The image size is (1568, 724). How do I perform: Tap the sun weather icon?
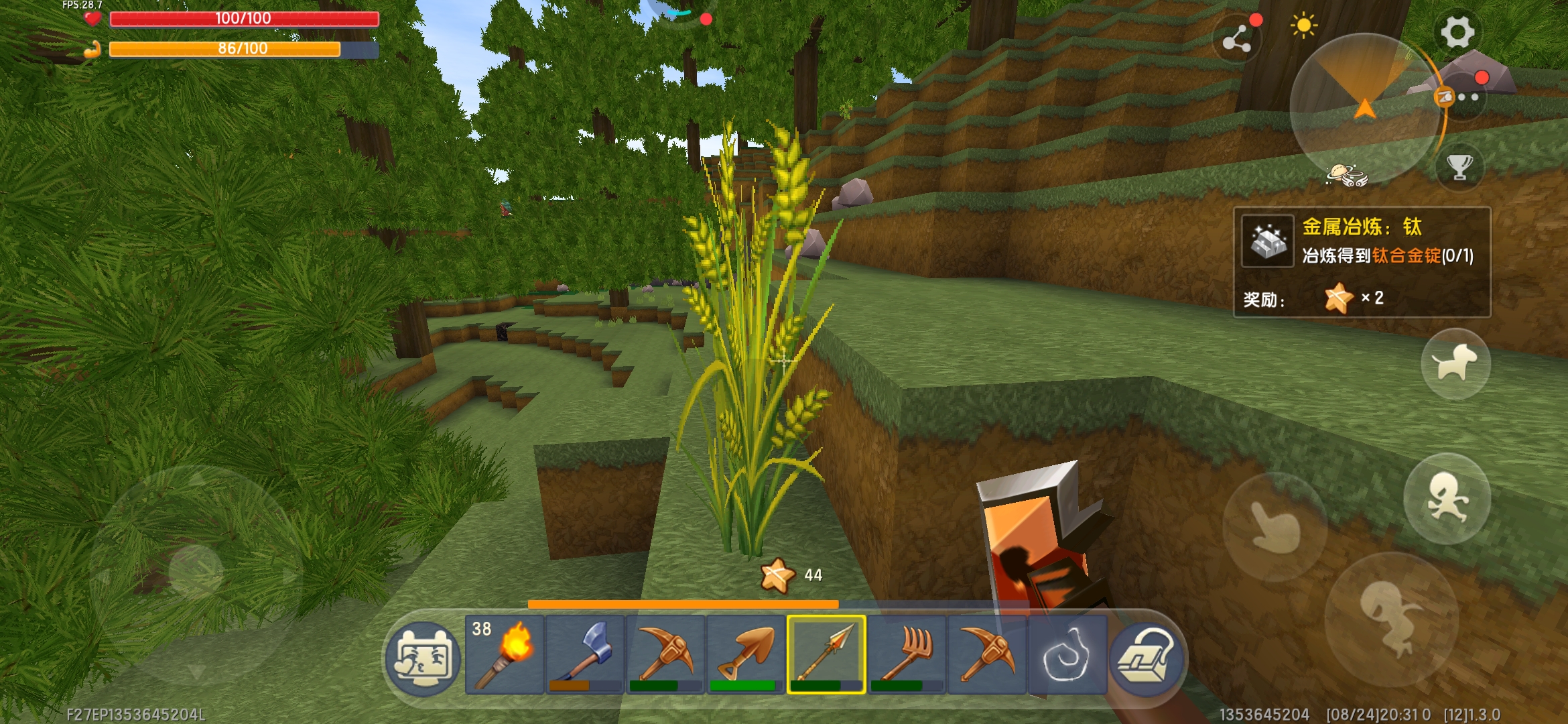point(1303,26)
